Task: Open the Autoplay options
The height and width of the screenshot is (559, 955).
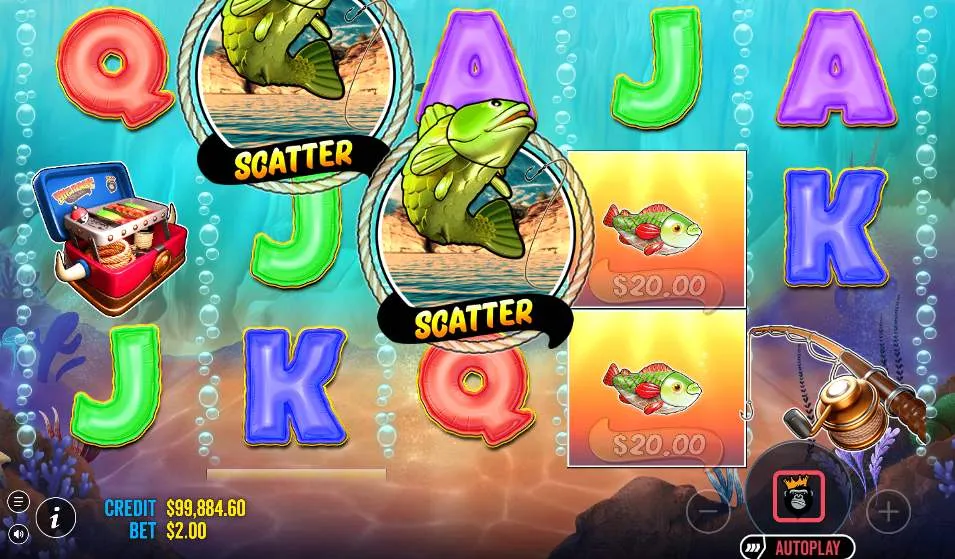Action: click(x=797, y=548)
